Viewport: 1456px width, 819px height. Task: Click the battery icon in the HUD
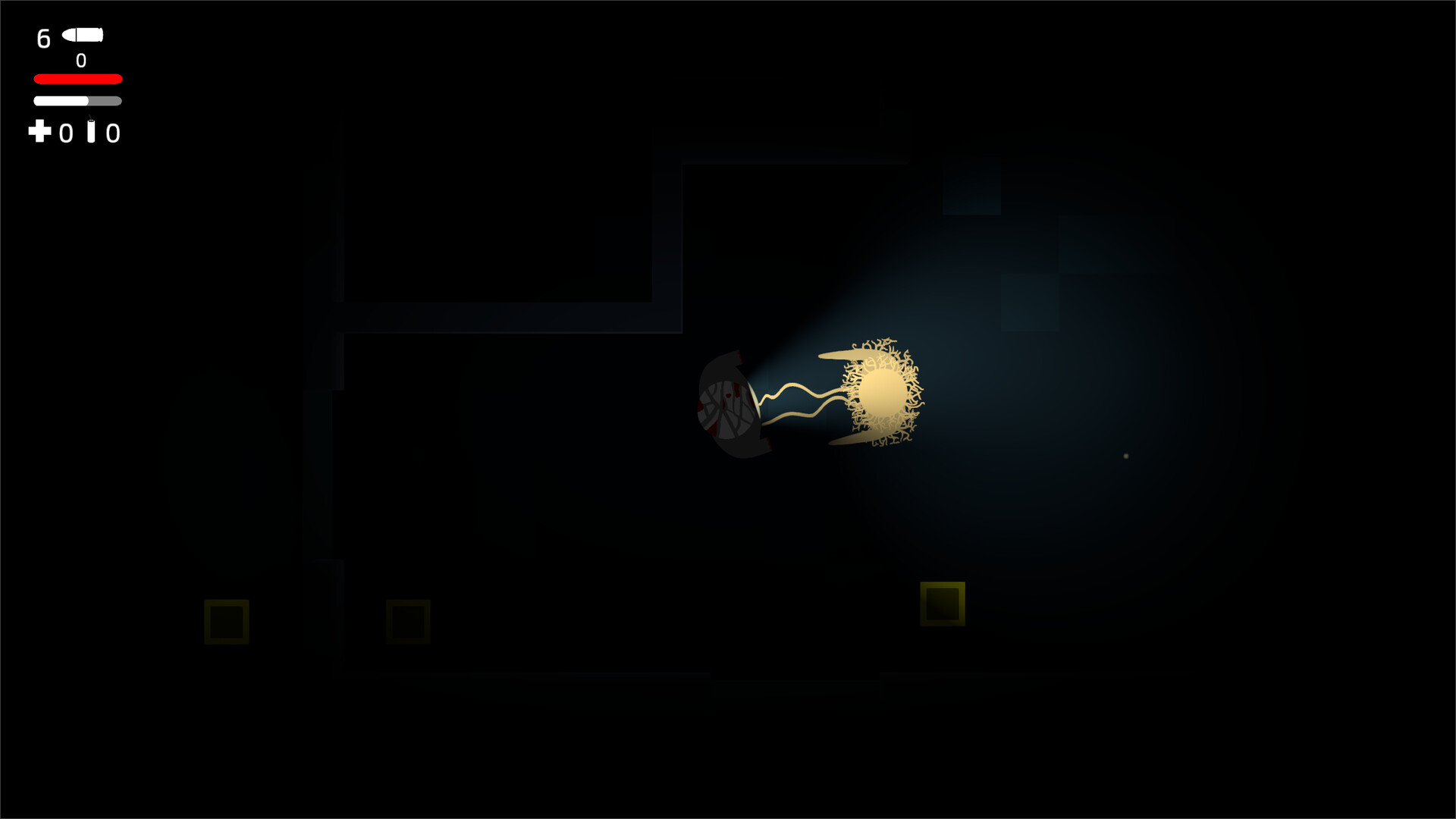(x=91, y=131)
